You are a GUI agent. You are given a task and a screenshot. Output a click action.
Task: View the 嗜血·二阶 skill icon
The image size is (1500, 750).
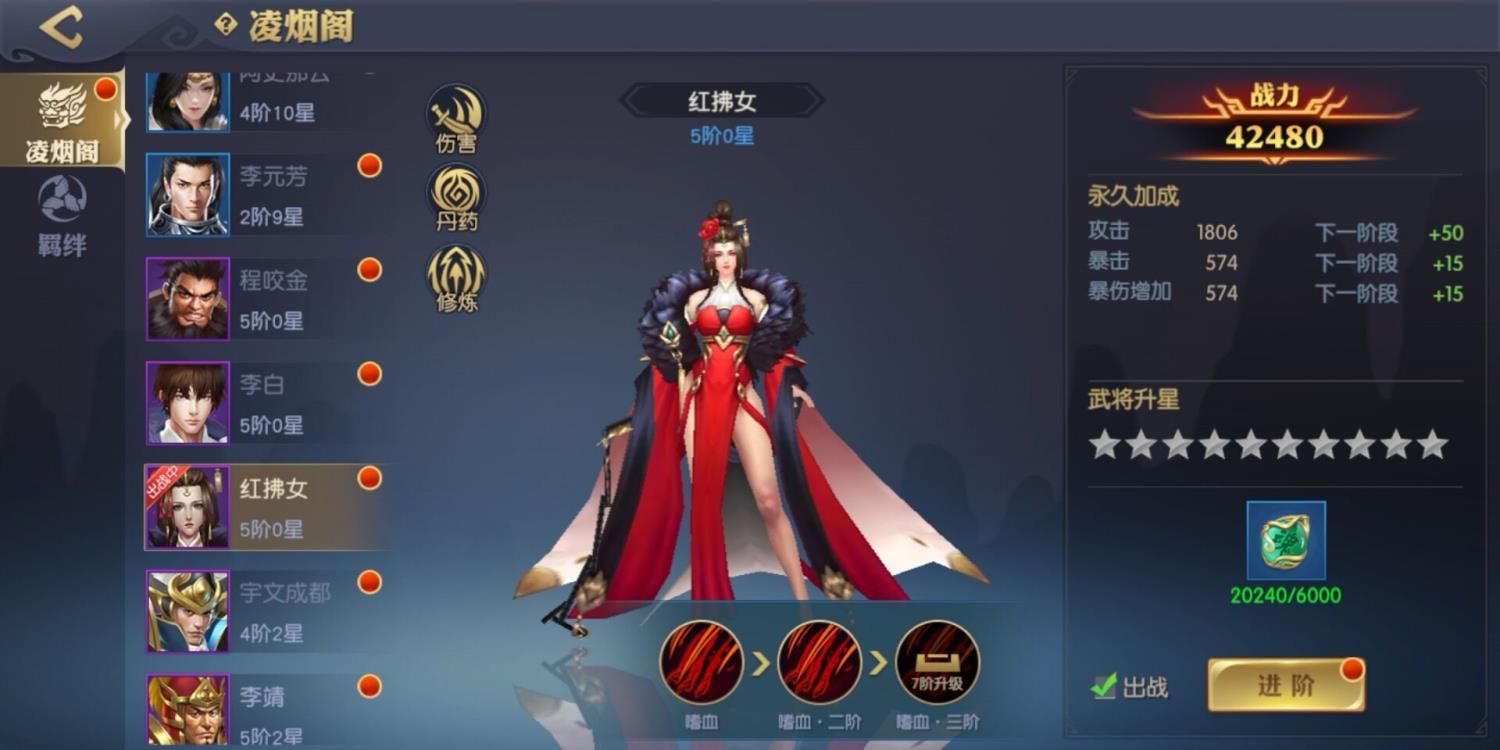819,662
